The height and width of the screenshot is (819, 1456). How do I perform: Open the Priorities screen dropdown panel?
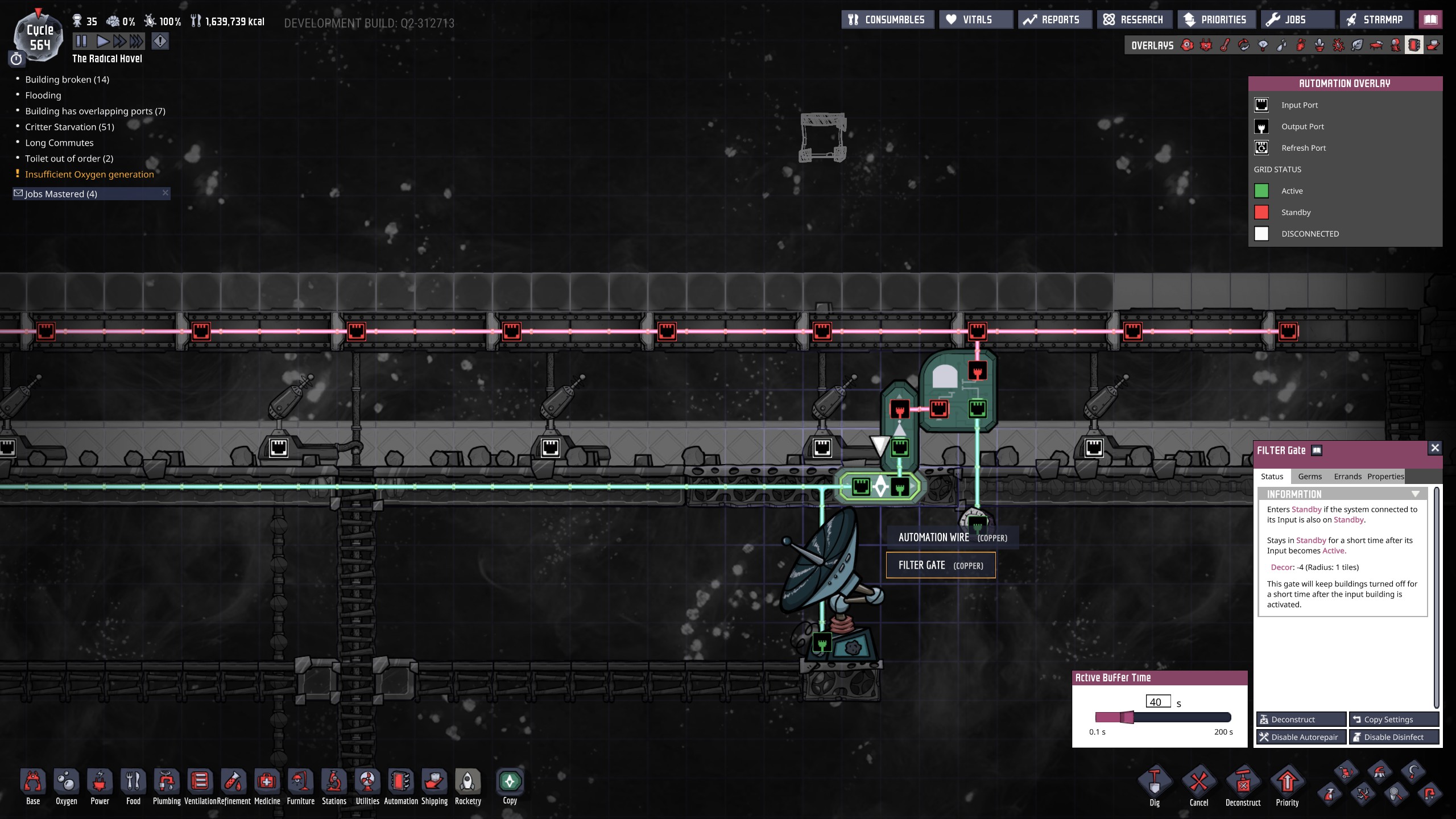coord(1217,19)
